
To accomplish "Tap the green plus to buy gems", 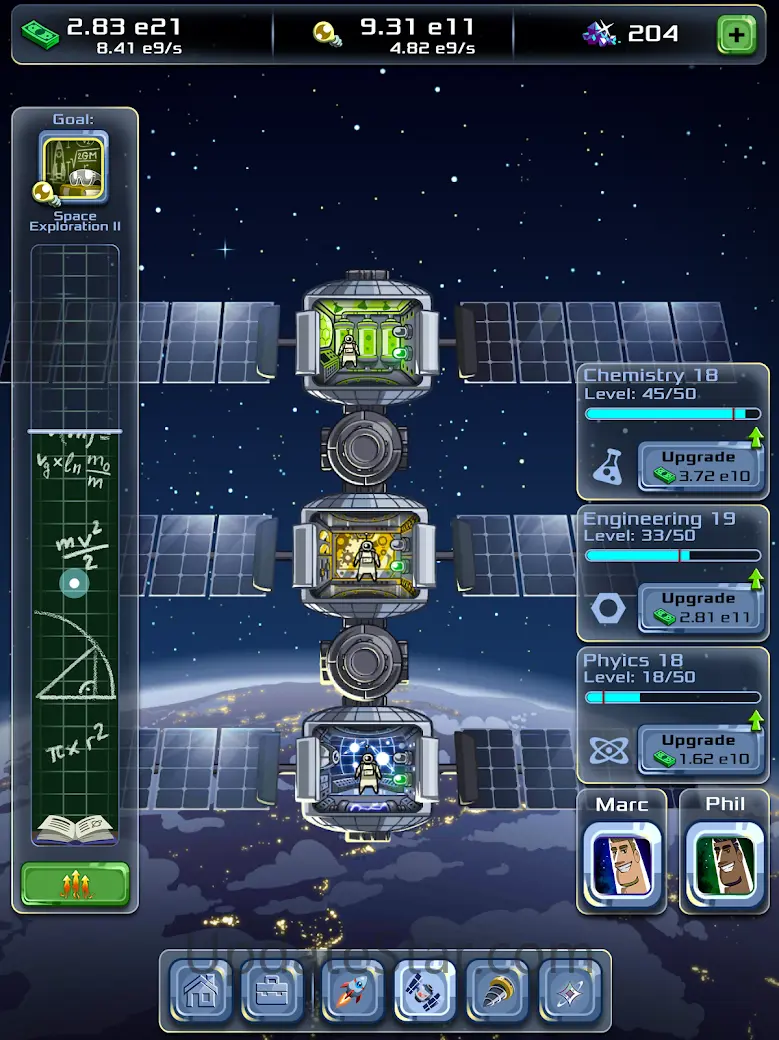I will point(737,35).
